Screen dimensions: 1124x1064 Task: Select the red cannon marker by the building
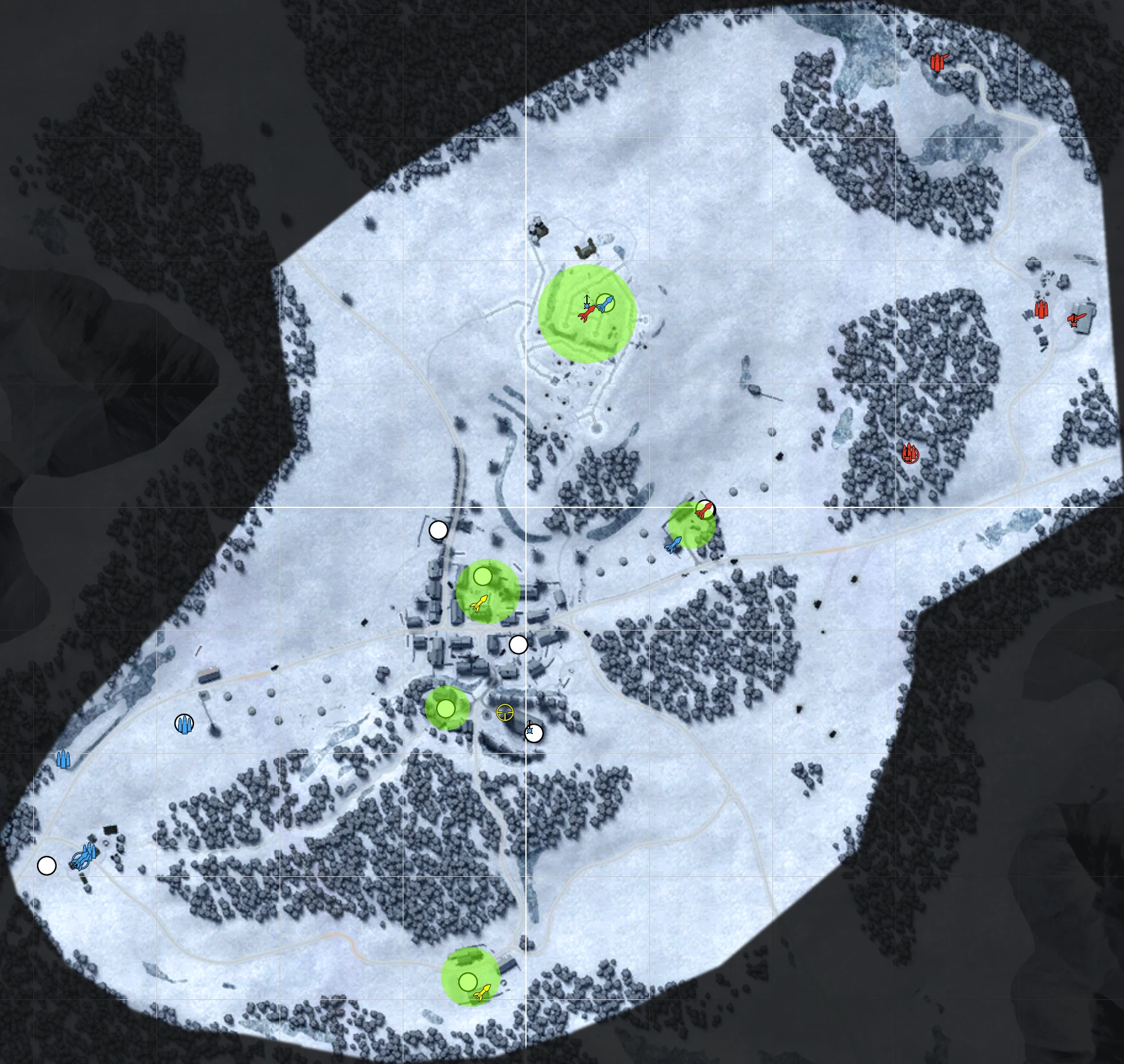pos(1075,320)
